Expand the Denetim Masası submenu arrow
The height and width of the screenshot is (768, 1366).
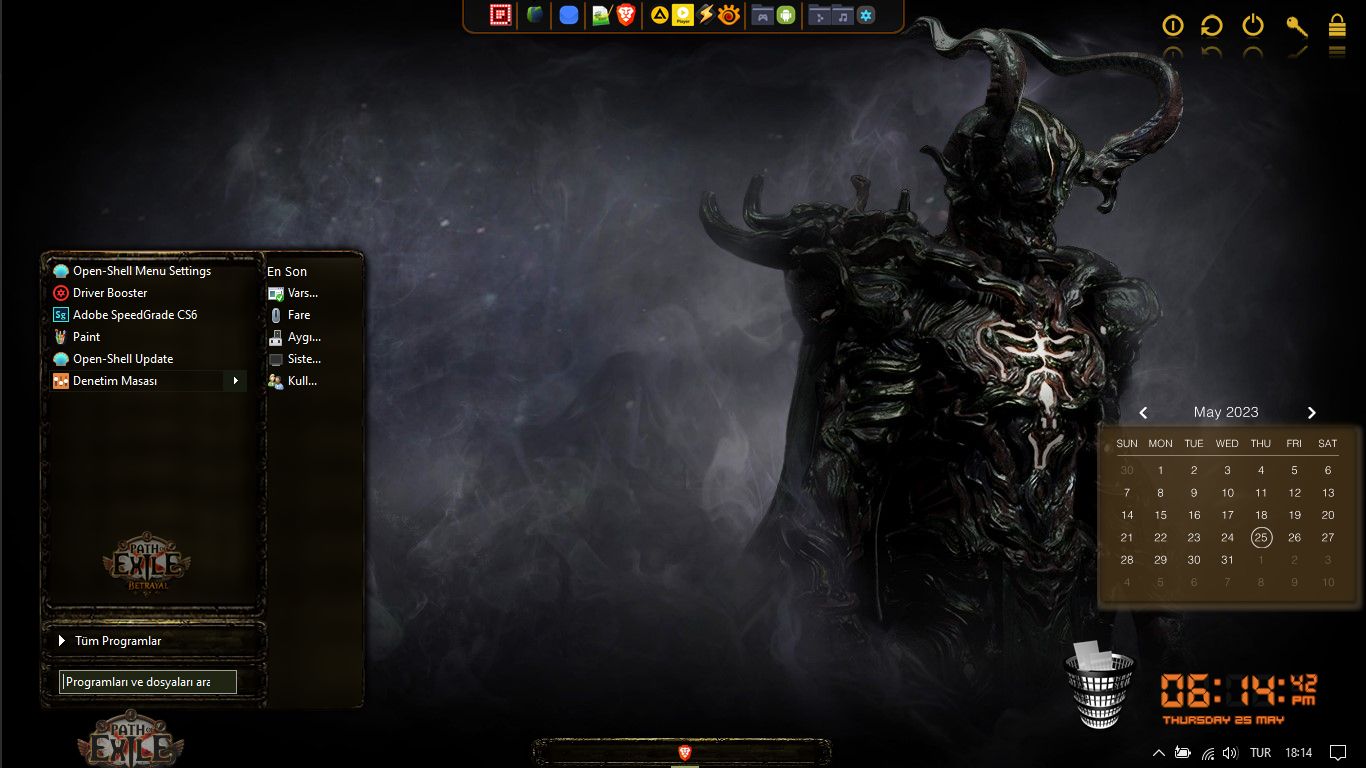pos(236,381)
